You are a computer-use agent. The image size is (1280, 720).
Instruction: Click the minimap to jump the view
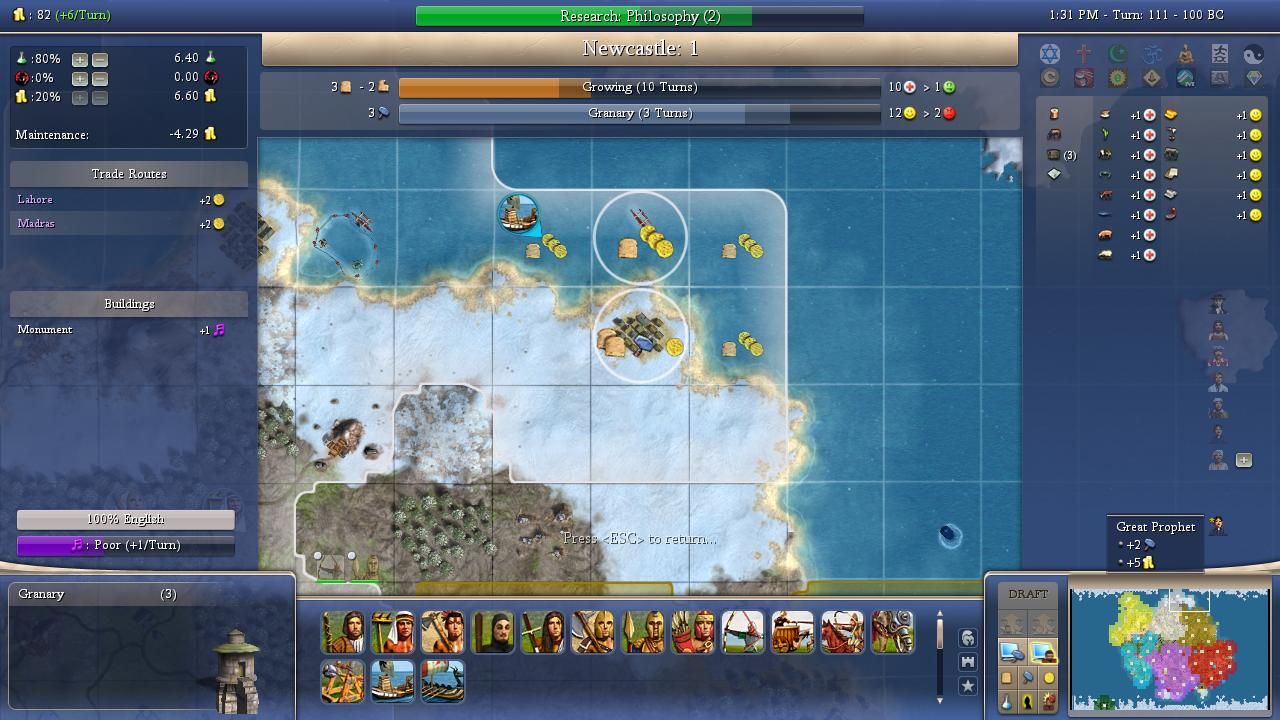pos(1168,647)
